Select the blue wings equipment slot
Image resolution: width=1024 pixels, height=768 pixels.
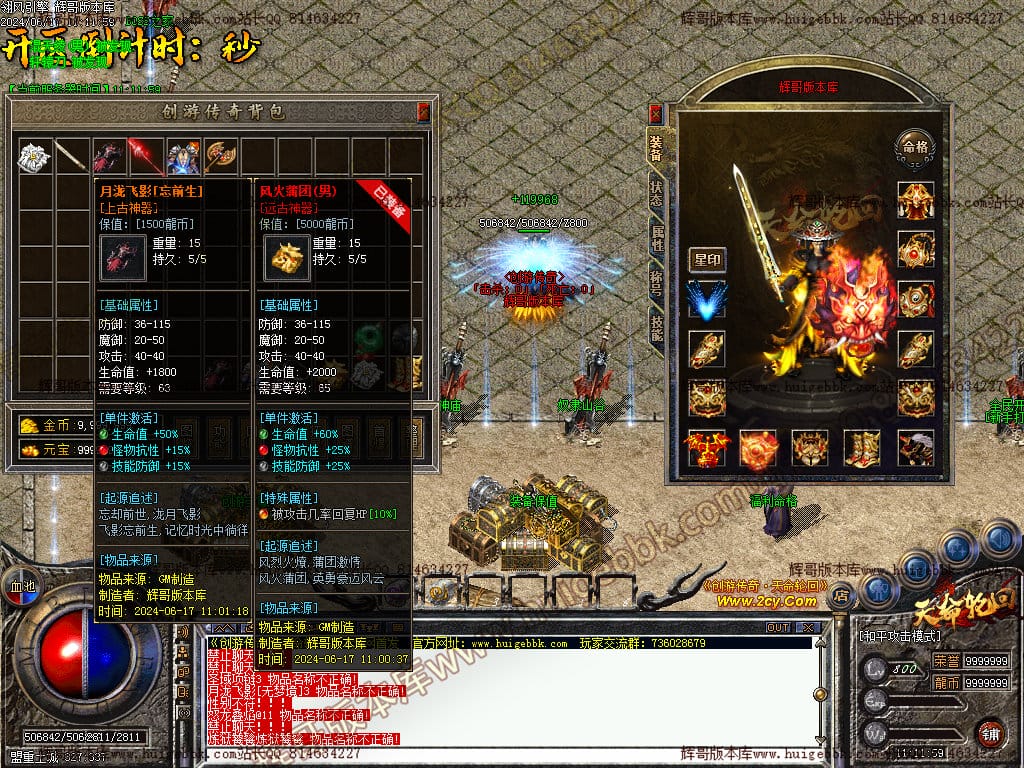pyautogui.click(x=707, y=300)
